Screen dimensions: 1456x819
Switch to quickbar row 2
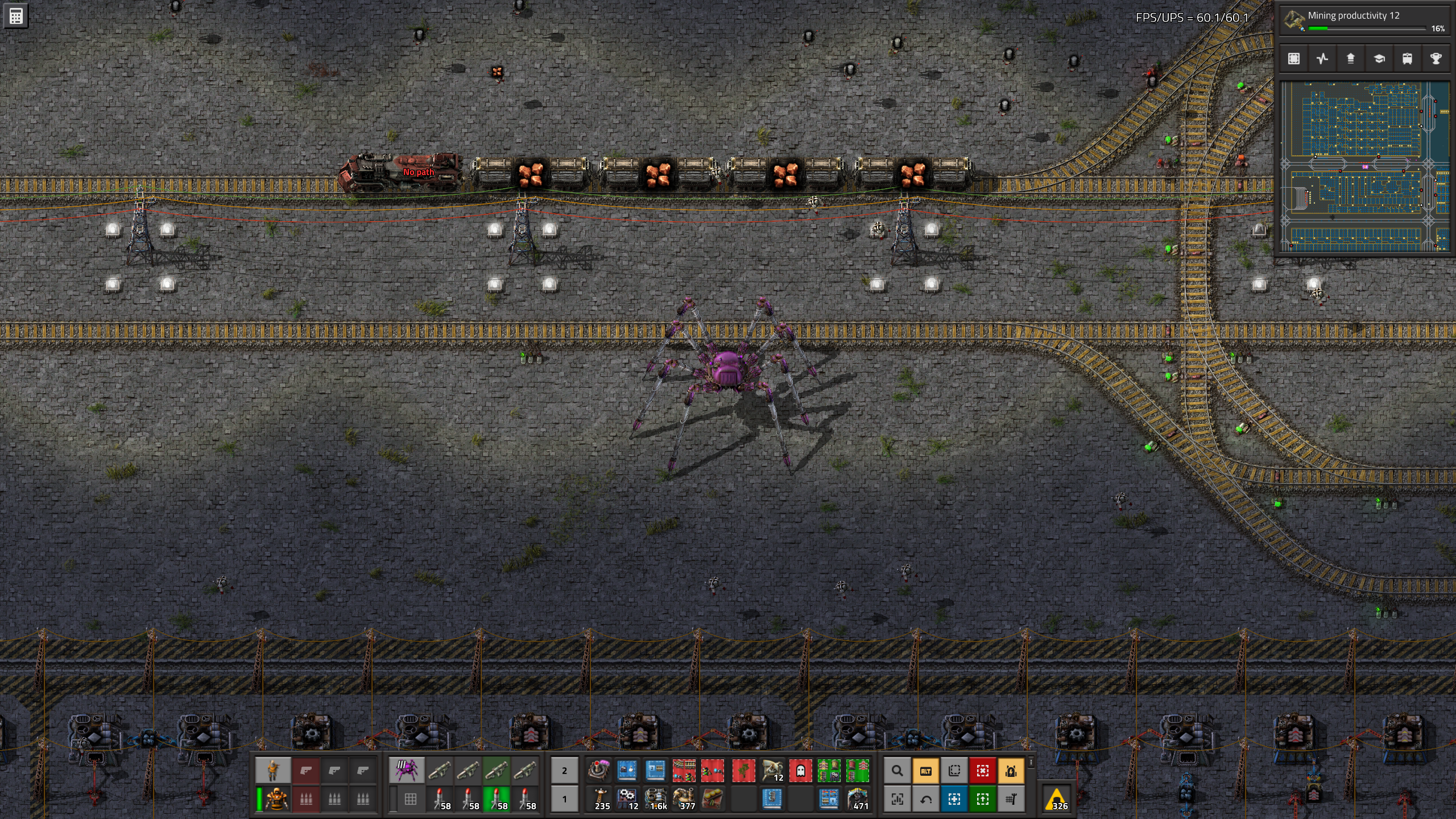tap(564, 771)
